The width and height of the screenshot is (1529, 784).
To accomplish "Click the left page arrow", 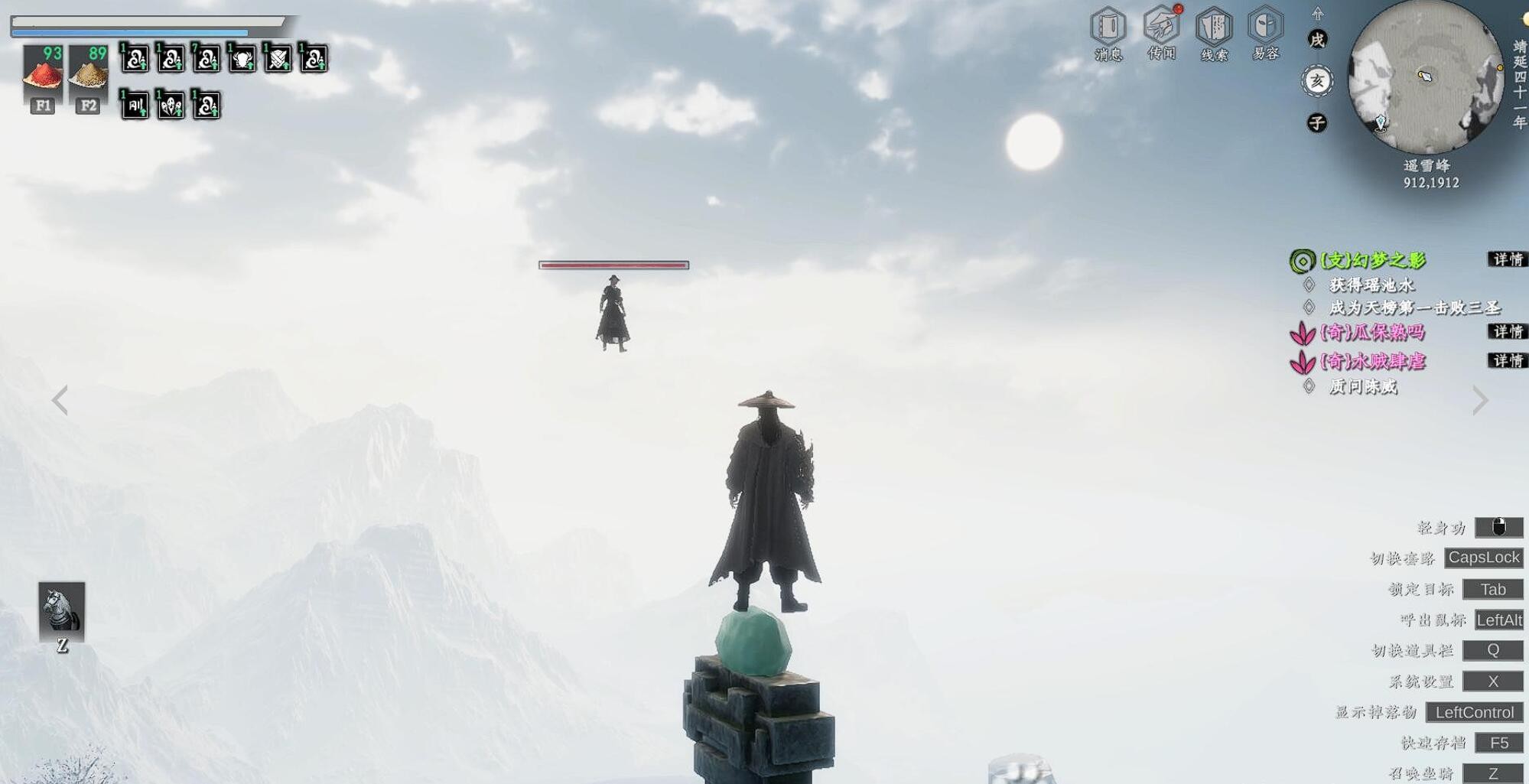I will [60, 400].
